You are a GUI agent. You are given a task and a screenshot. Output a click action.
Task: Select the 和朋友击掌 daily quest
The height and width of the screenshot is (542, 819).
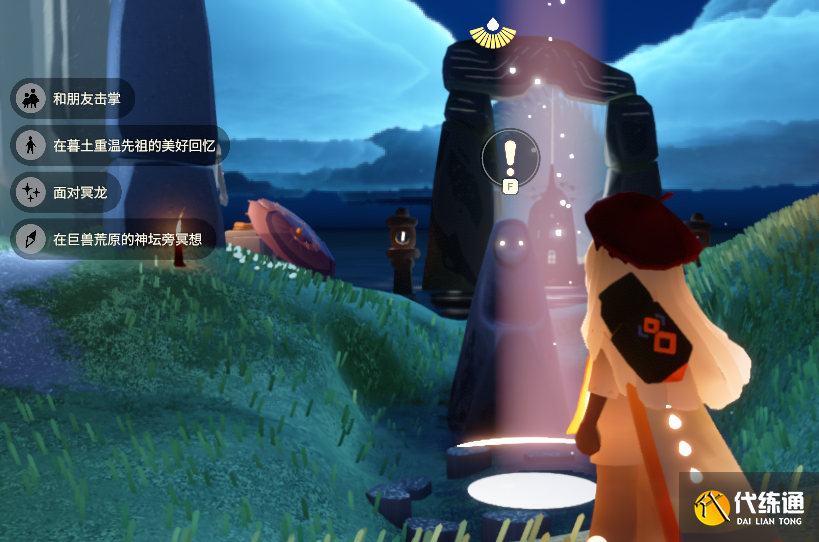coord(72,98)
